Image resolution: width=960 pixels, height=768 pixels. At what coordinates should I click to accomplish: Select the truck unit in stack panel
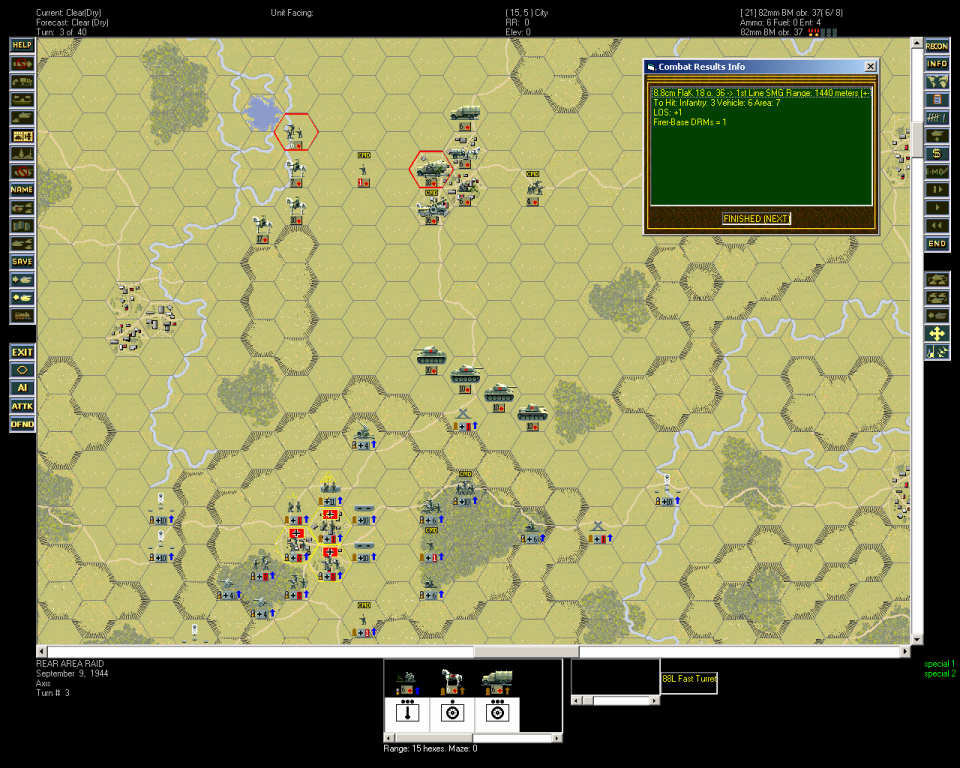(495, 681)
